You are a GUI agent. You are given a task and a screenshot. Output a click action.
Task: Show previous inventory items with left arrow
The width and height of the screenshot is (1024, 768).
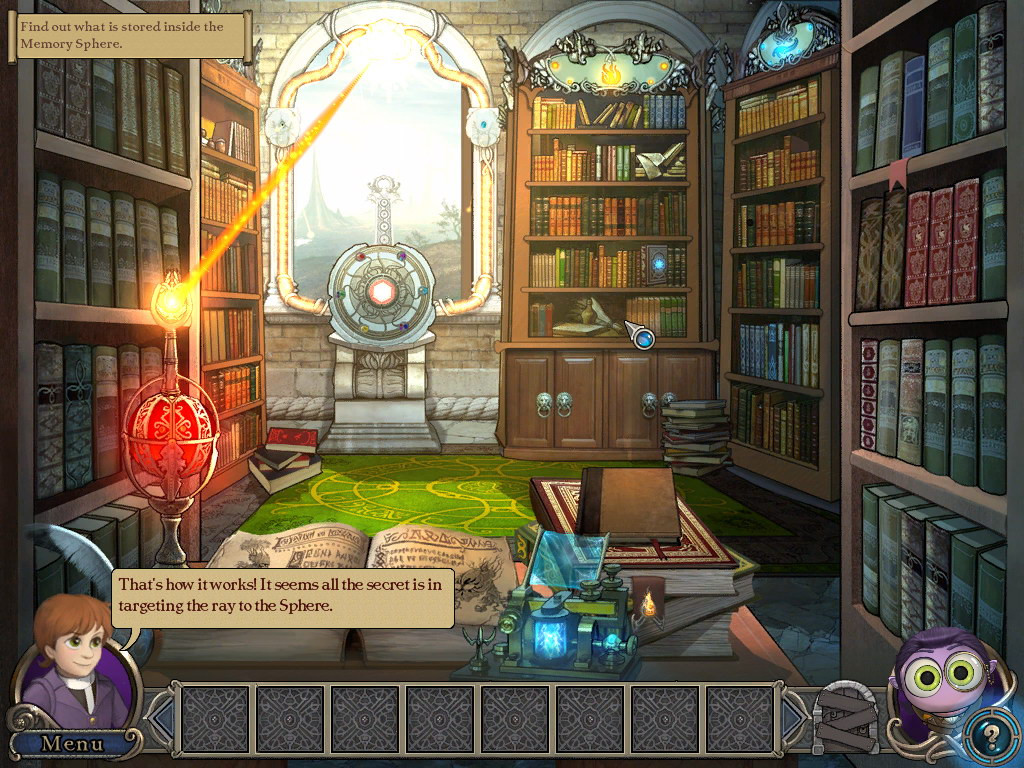(x=161, y=717)
